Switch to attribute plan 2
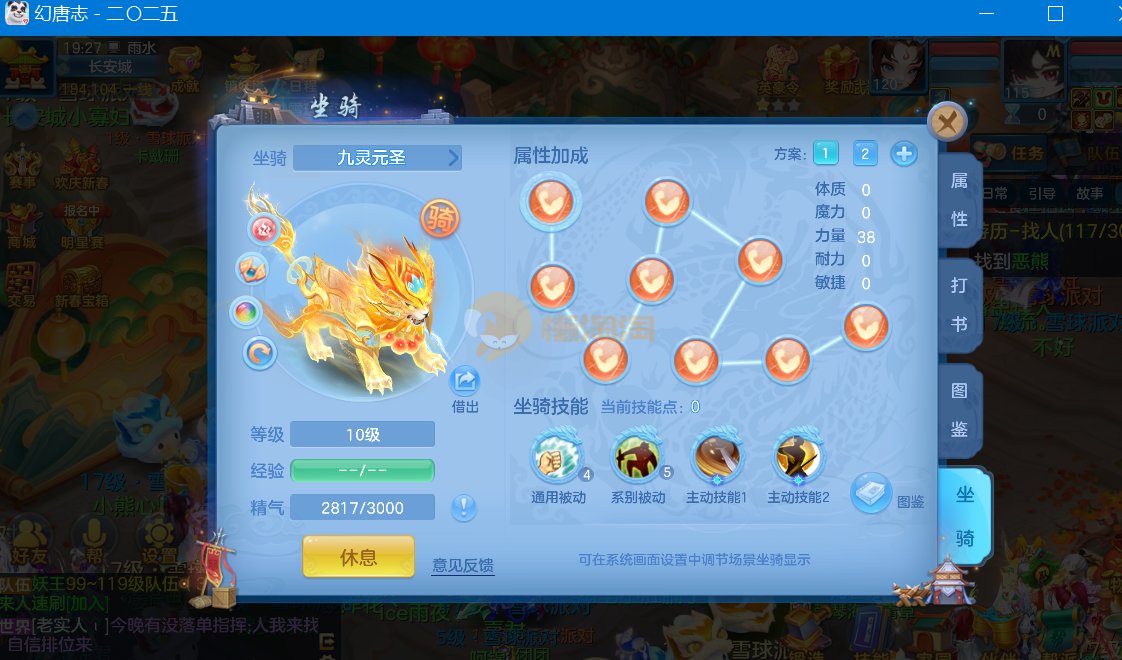The height and width of the screenshot is (660, 1122). pyautogui.click(x=865, y=153)
